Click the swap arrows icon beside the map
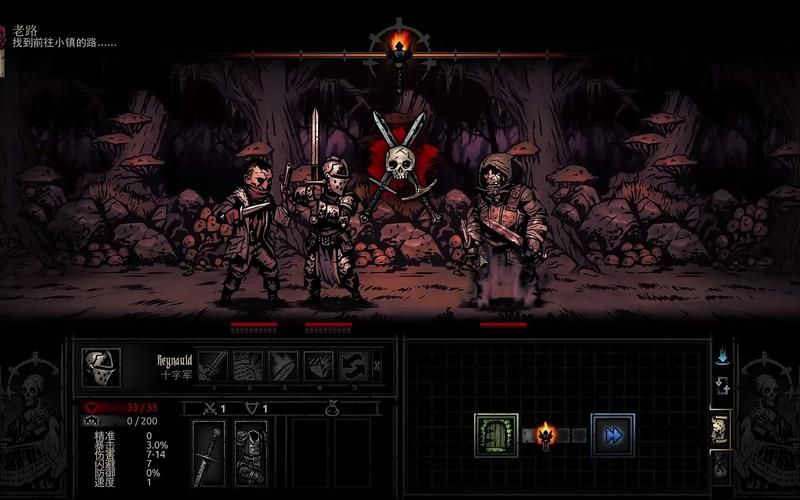This screenshot has height=500, width=800. click(721, 385)
